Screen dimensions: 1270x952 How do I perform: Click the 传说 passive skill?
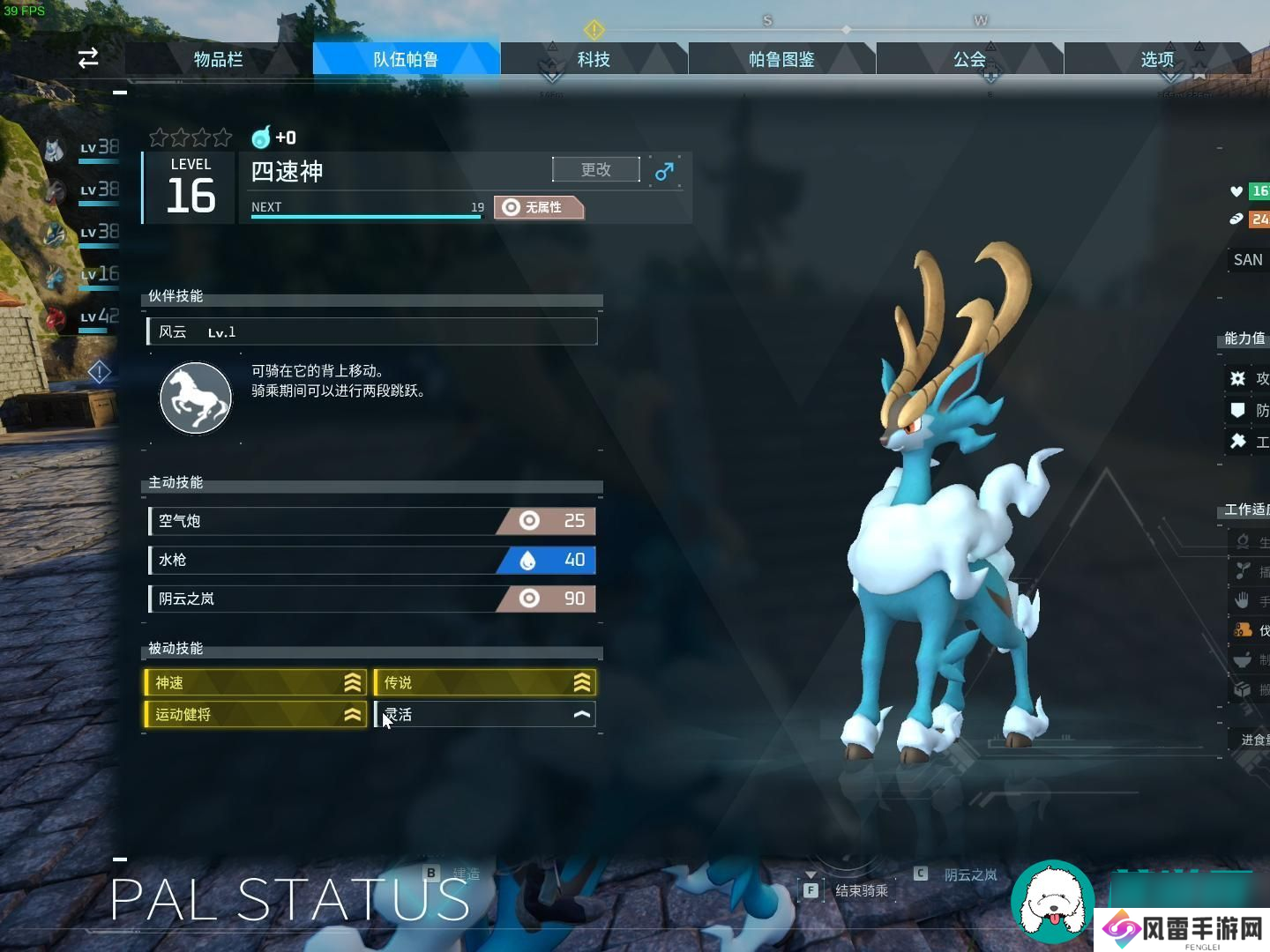485,682
